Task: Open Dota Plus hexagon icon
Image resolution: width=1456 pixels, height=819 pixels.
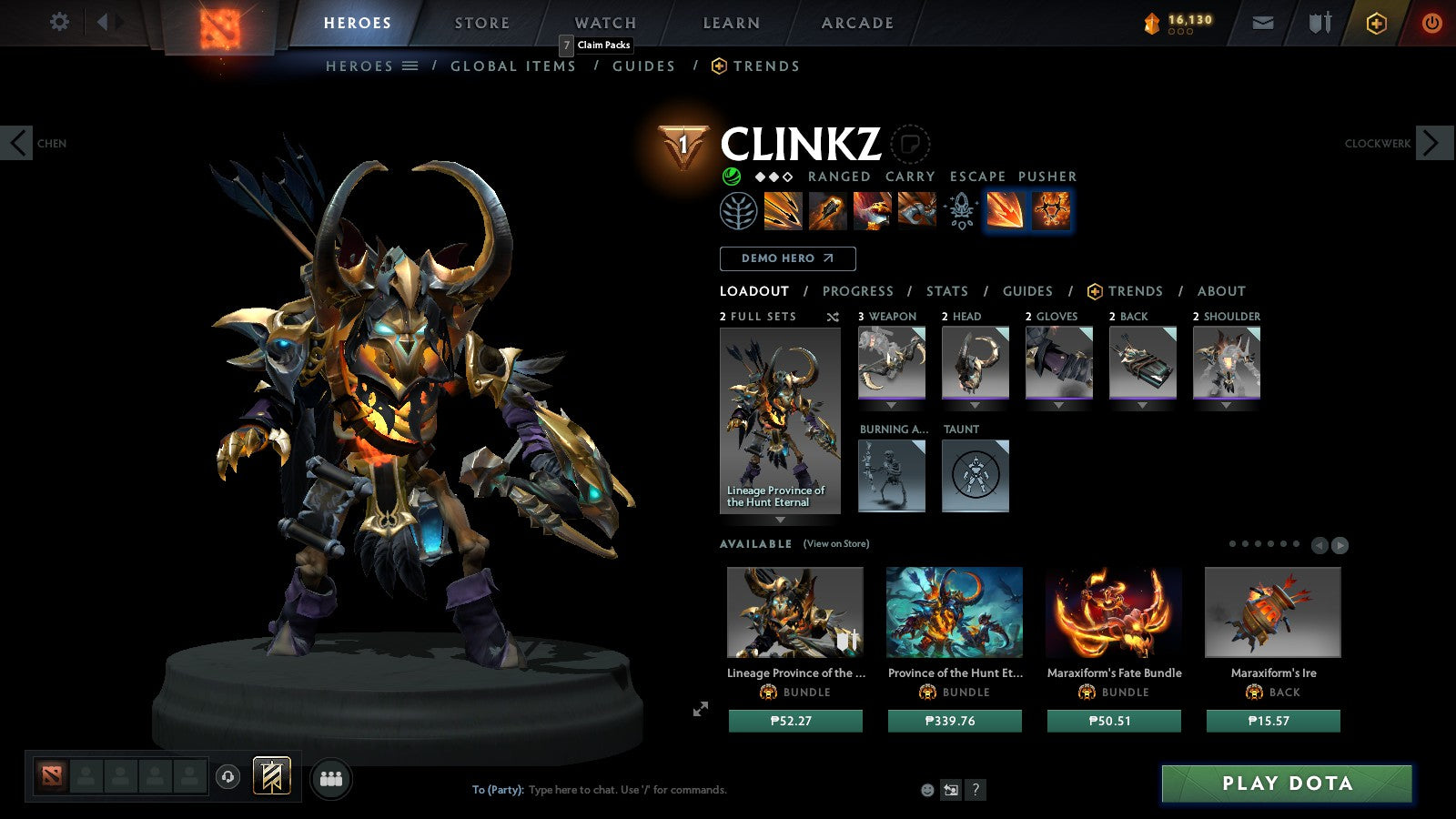Action: (1378, 22)
